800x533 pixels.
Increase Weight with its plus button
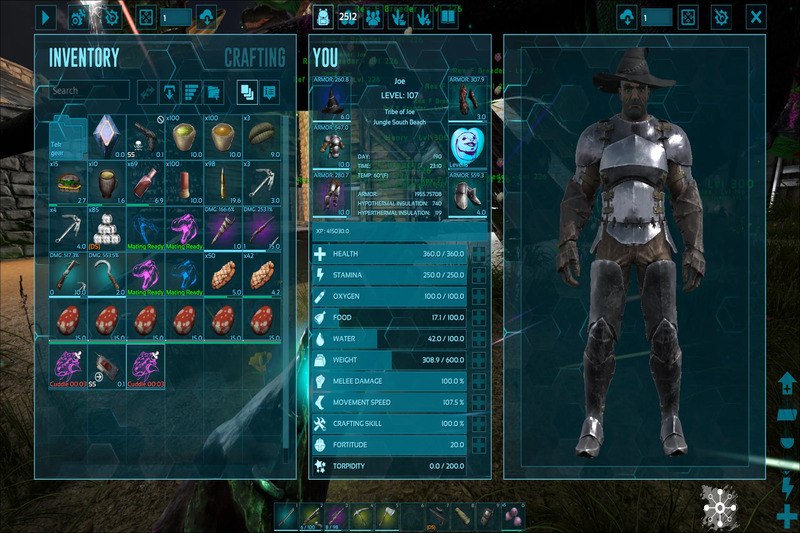click(x=480, y=359)
